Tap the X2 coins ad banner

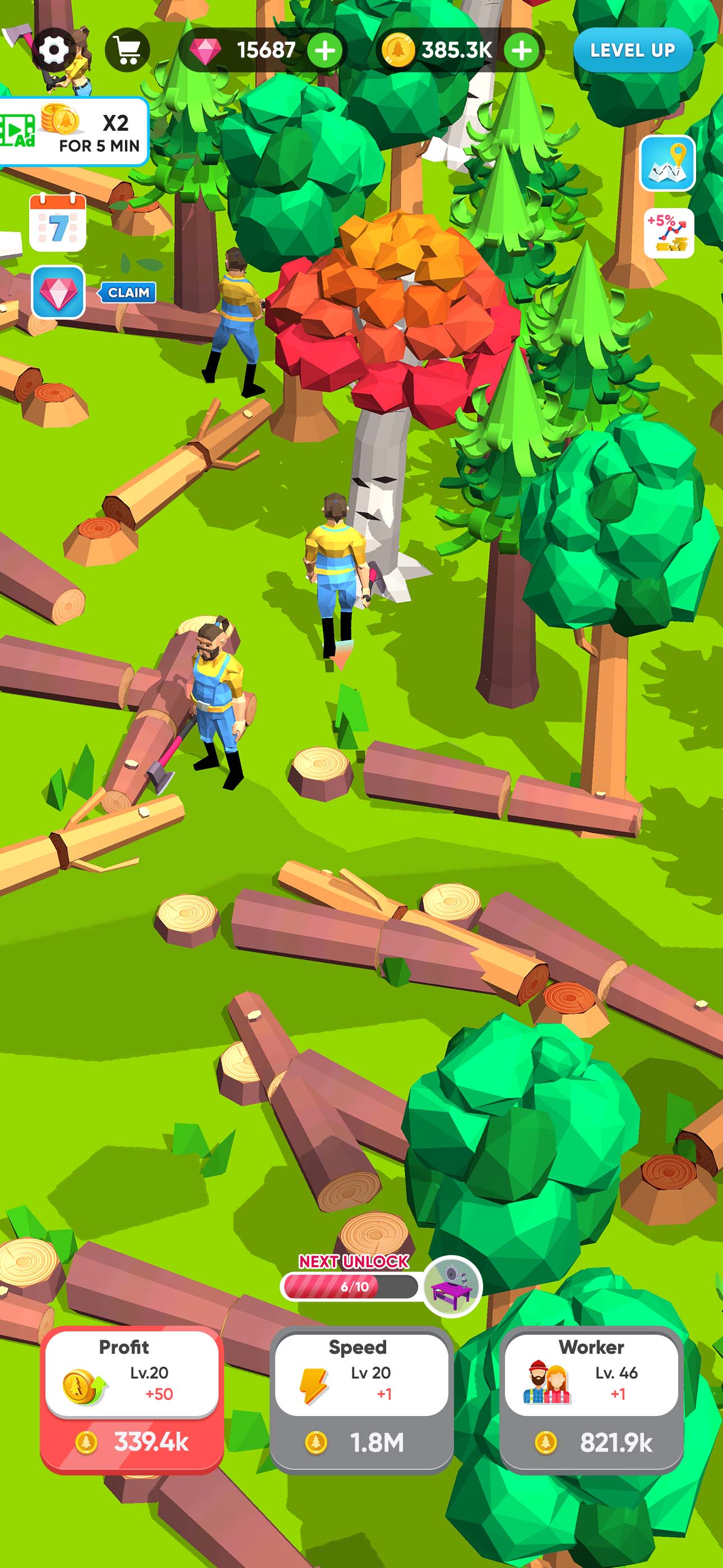point(73,128)
